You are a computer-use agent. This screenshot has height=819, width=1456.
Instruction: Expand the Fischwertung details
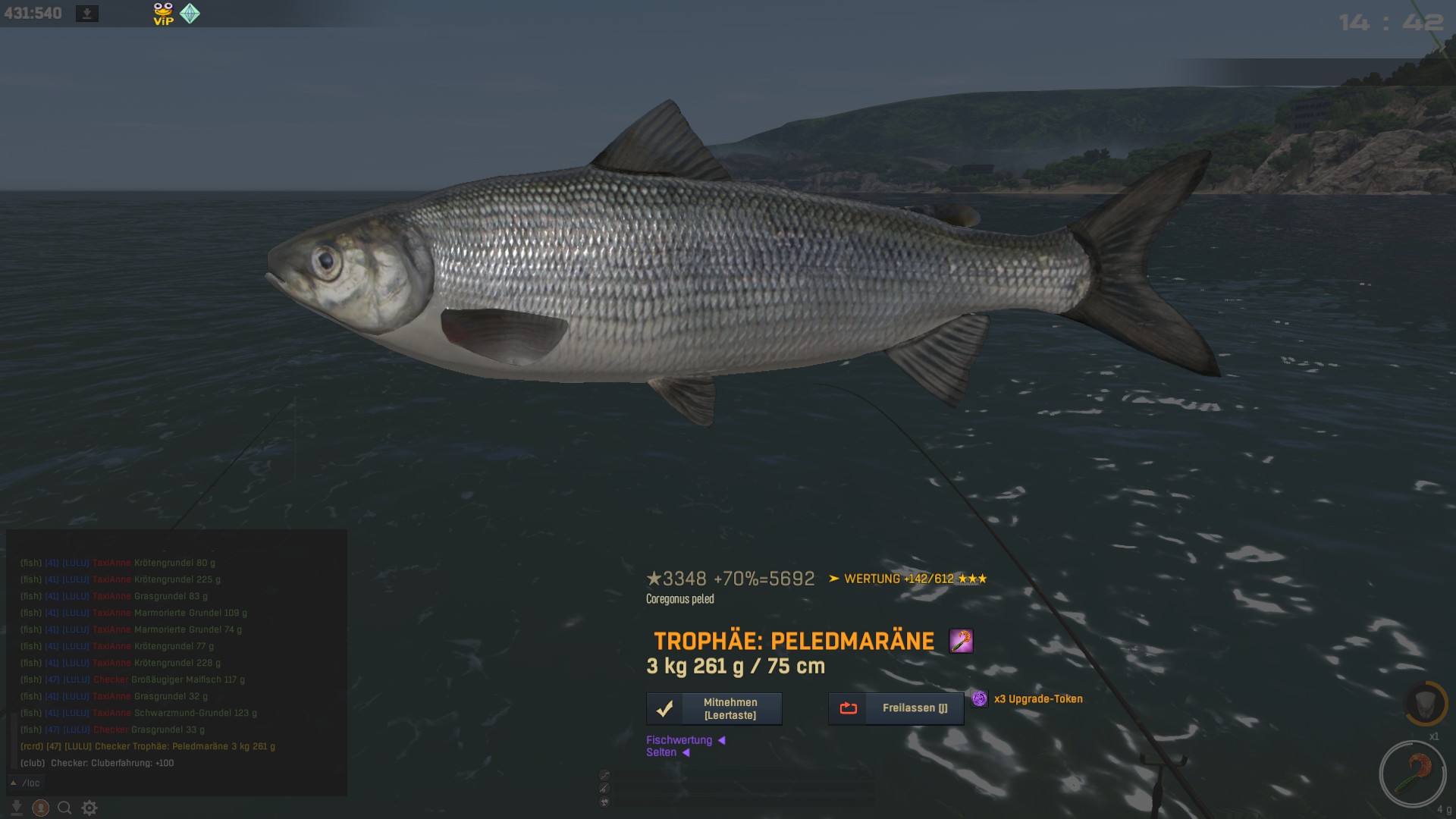tap(686, 740)
